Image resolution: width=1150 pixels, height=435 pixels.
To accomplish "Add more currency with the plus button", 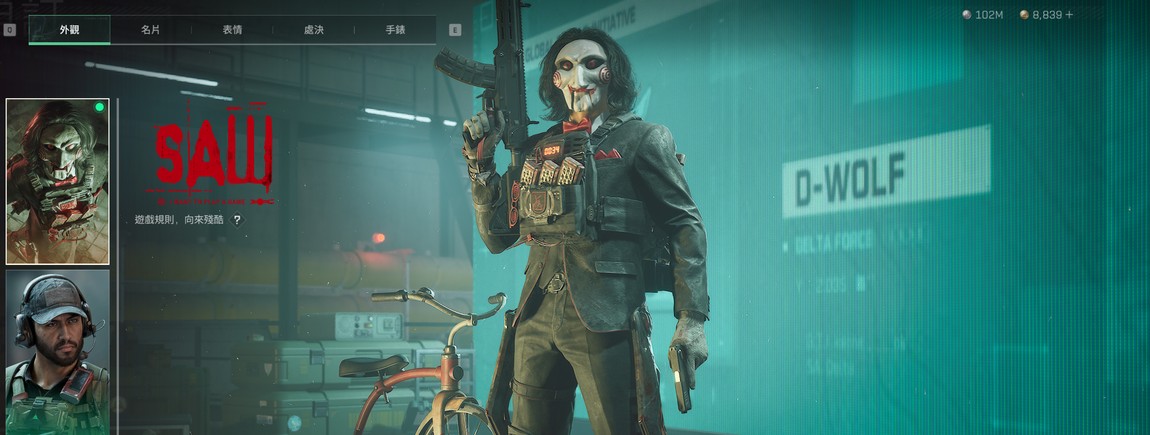I will [x=1069, y=15].
